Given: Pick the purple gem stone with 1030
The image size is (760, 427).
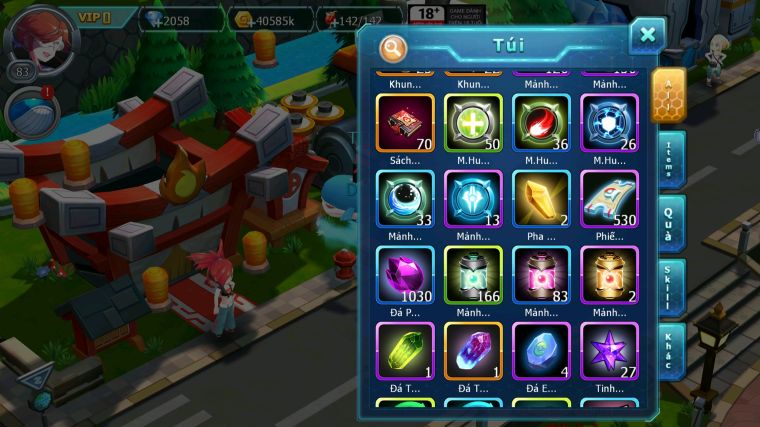Looking at the screenshot, I should (x=405, y=275).
